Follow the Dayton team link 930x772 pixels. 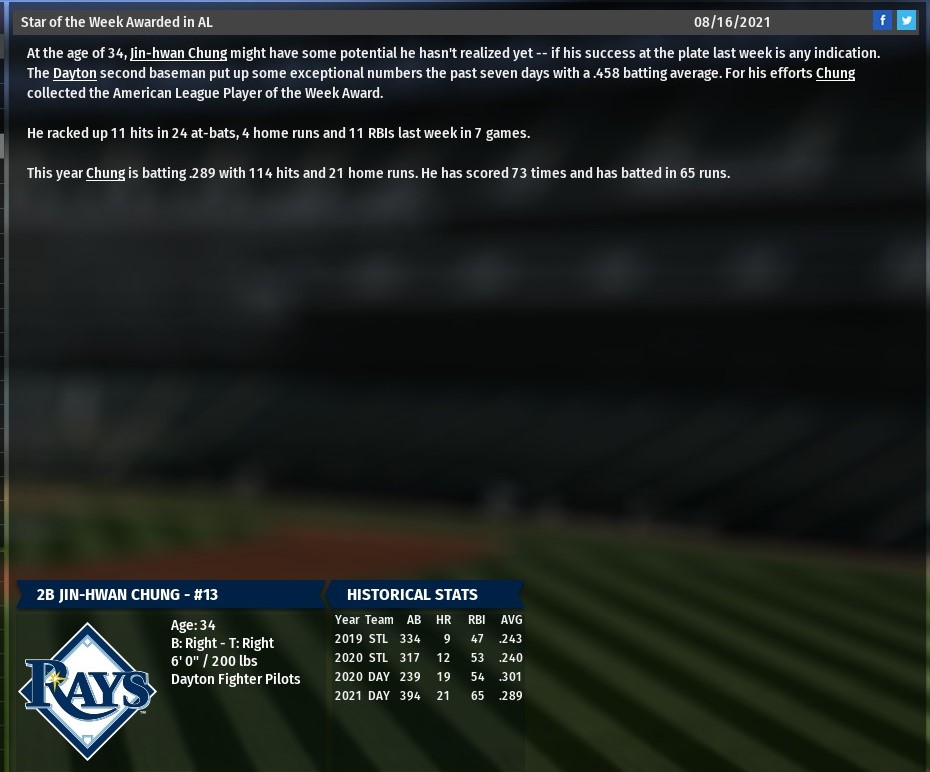[75, 73]
